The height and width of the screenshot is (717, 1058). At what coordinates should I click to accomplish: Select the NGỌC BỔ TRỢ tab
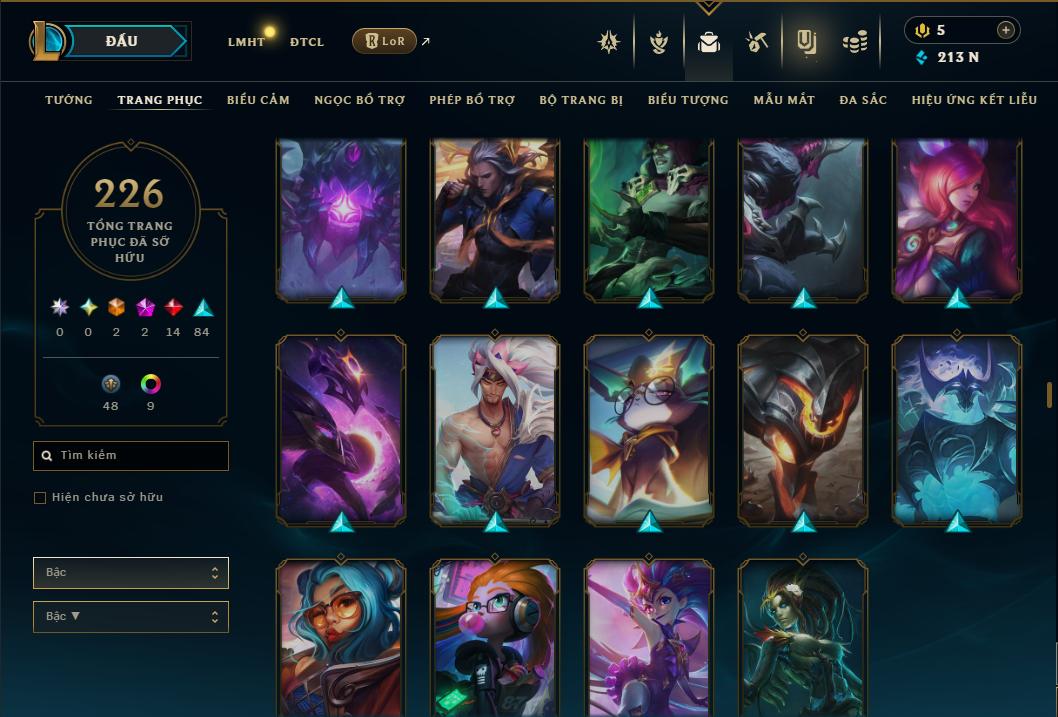359,100
